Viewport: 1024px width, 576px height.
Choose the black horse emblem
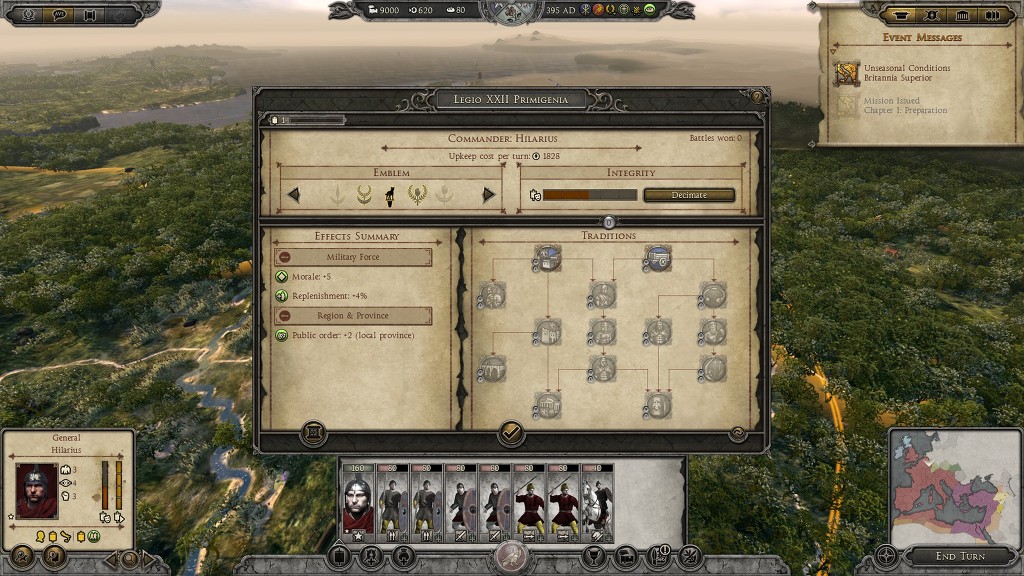390,195
